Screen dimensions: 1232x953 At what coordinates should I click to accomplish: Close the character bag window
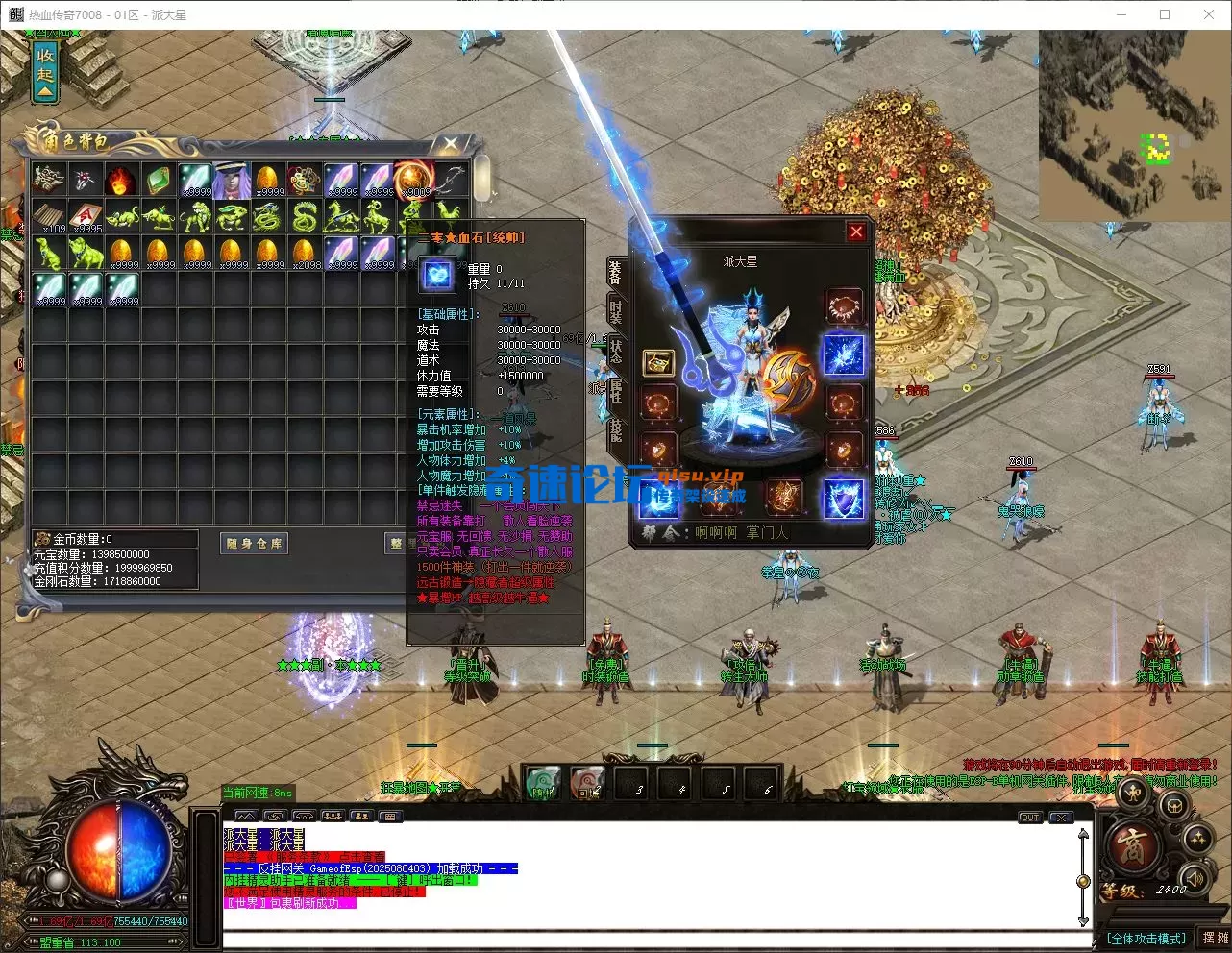450,144
